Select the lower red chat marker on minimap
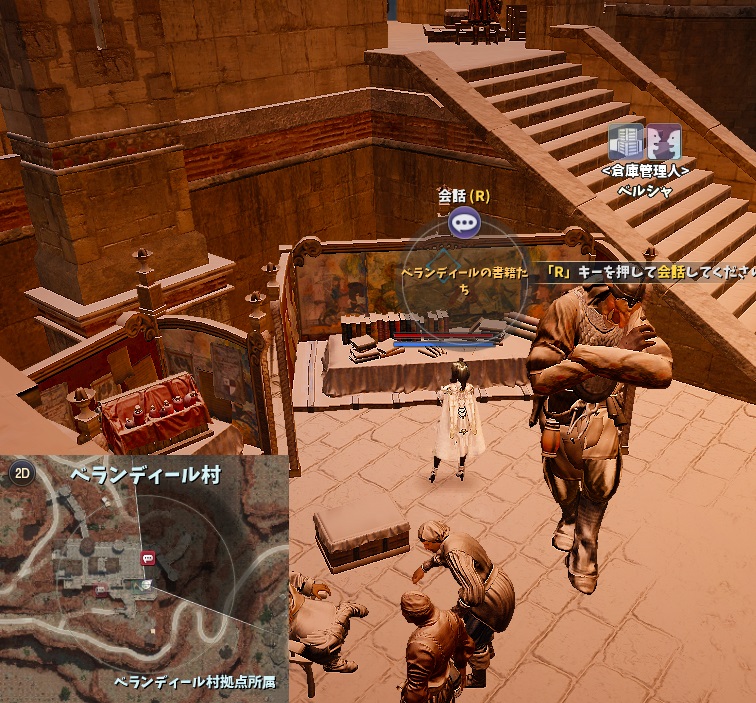Screen dimensions: 756x703 tap(102, 591)
